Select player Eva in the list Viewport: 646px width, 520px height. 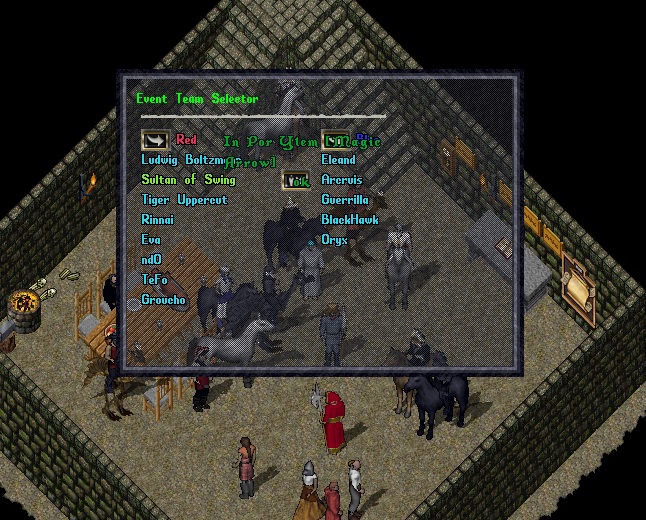[x=151, y=240]
